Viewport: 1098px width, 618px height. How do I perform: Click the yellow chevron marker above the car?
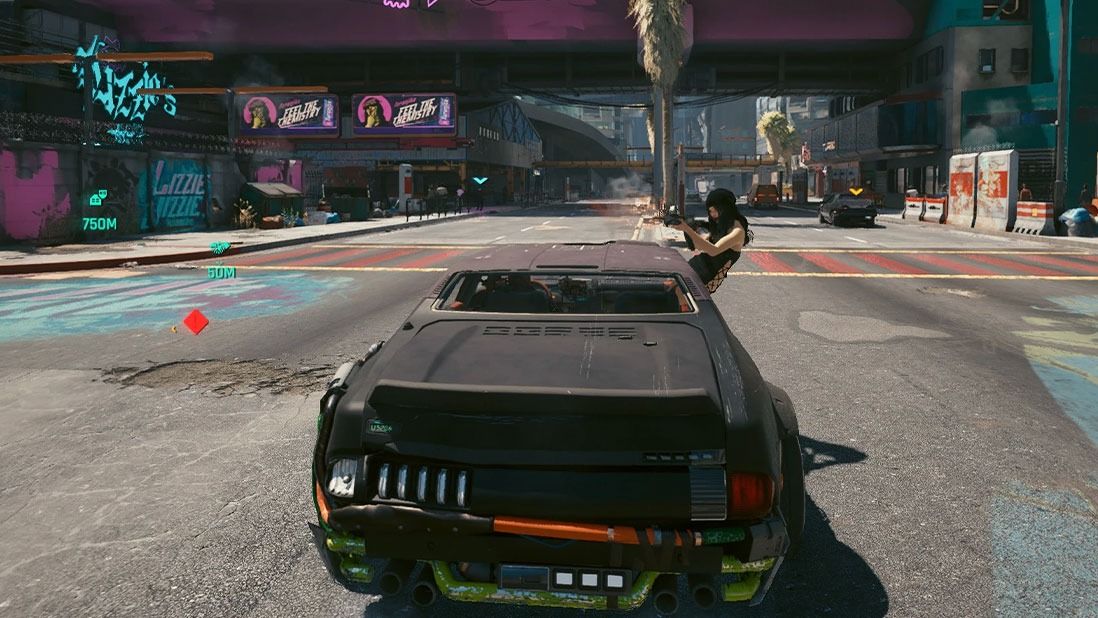[x=856, y=190]
